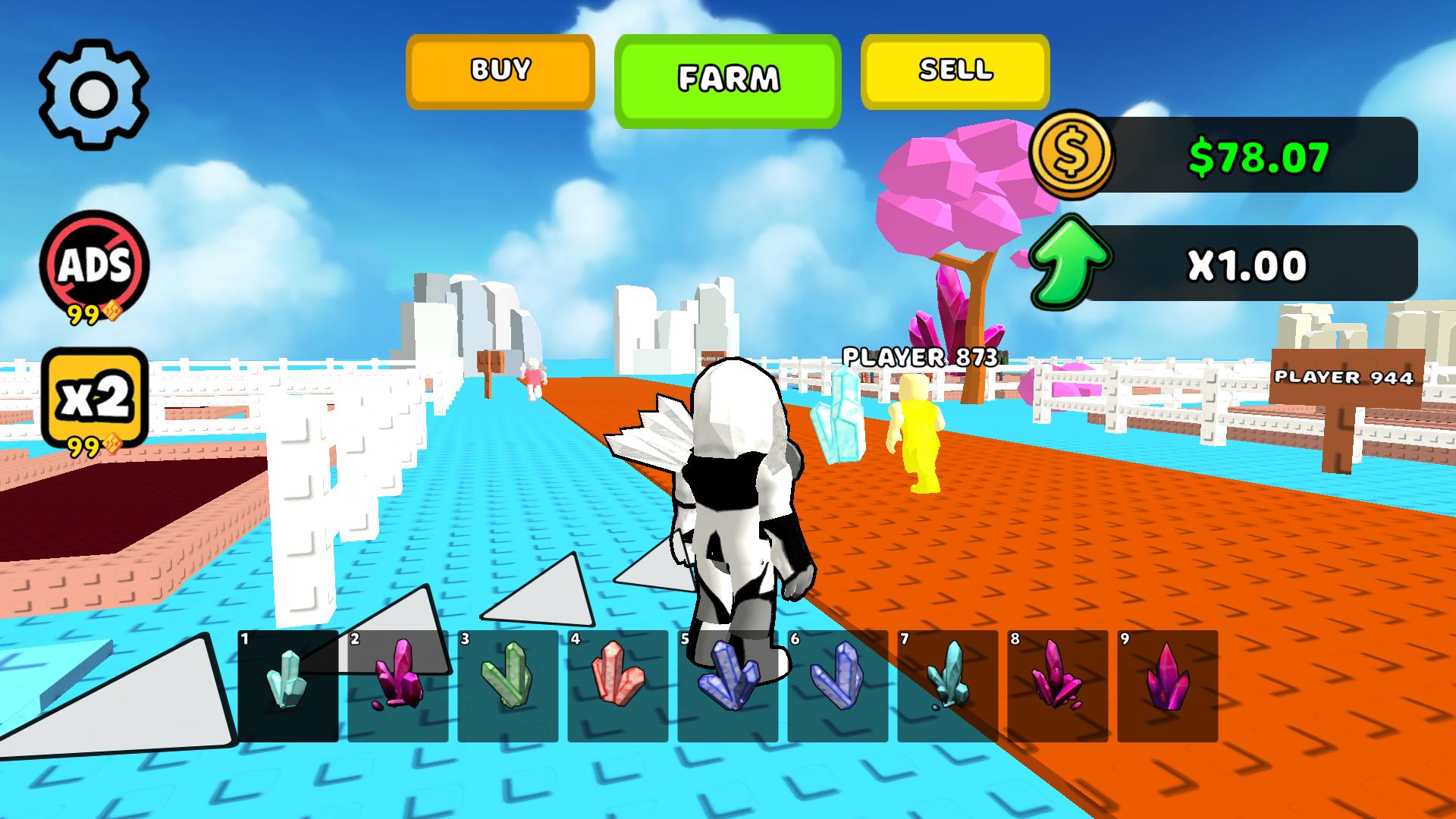This screenshot has width=1456, height=819.
Task: Open the BUY menu
Action: 500,72
